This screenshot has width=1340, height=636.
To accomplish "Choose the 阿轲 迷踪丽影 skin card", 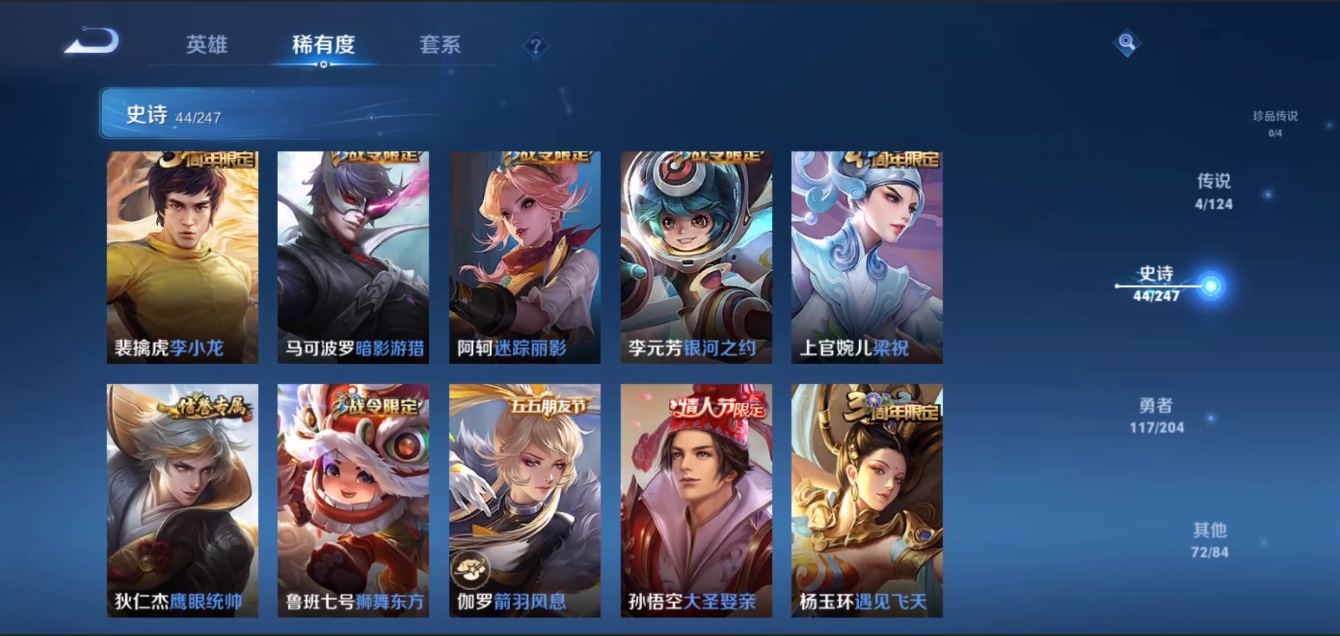I will point(525,257).
